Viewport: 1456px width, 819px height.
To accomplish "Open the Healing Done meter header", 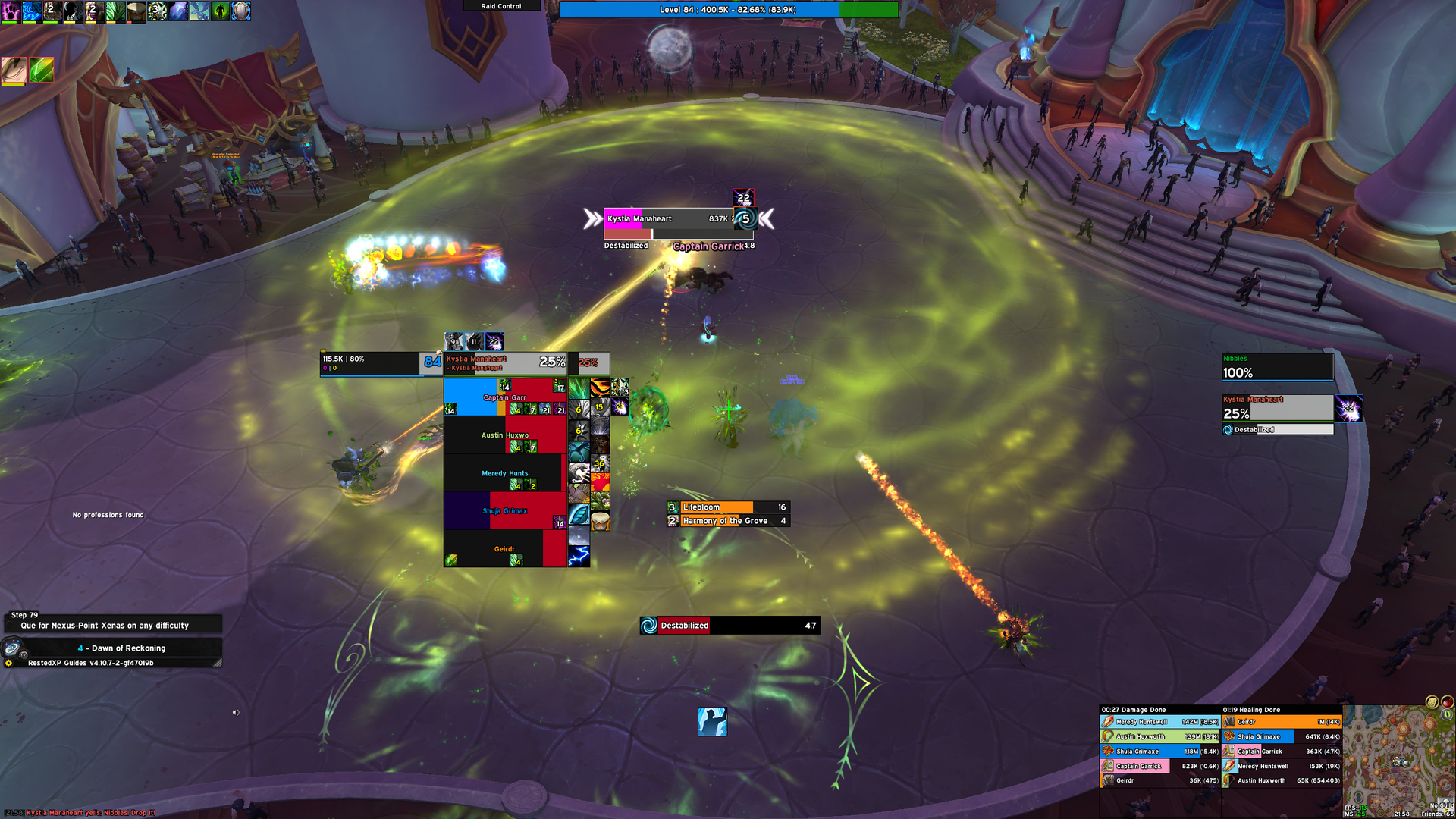I will tap(1280, 710).
